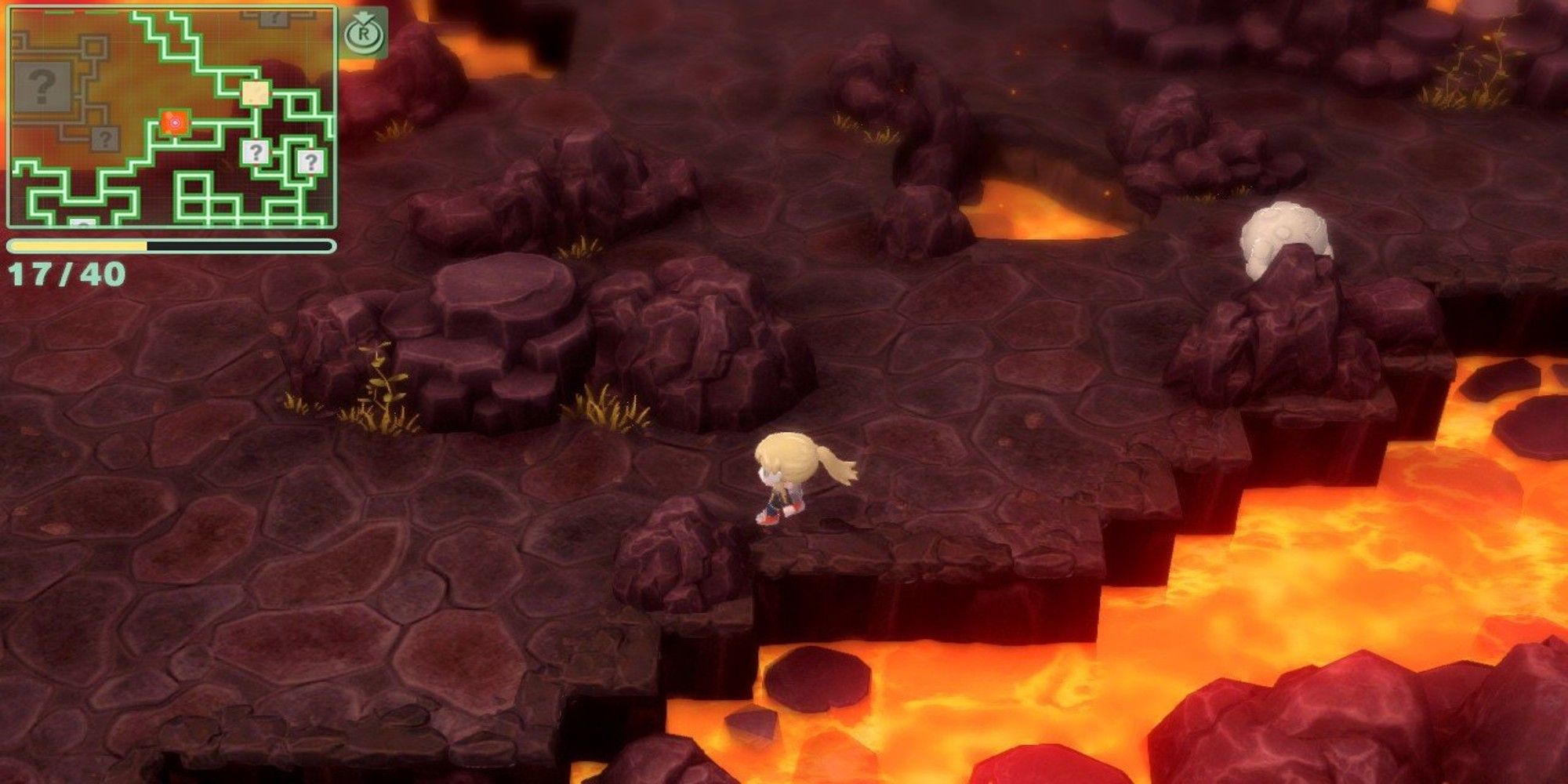
Task: Click the large question-mark room on minimap's left
Action: tap(42, 86)
